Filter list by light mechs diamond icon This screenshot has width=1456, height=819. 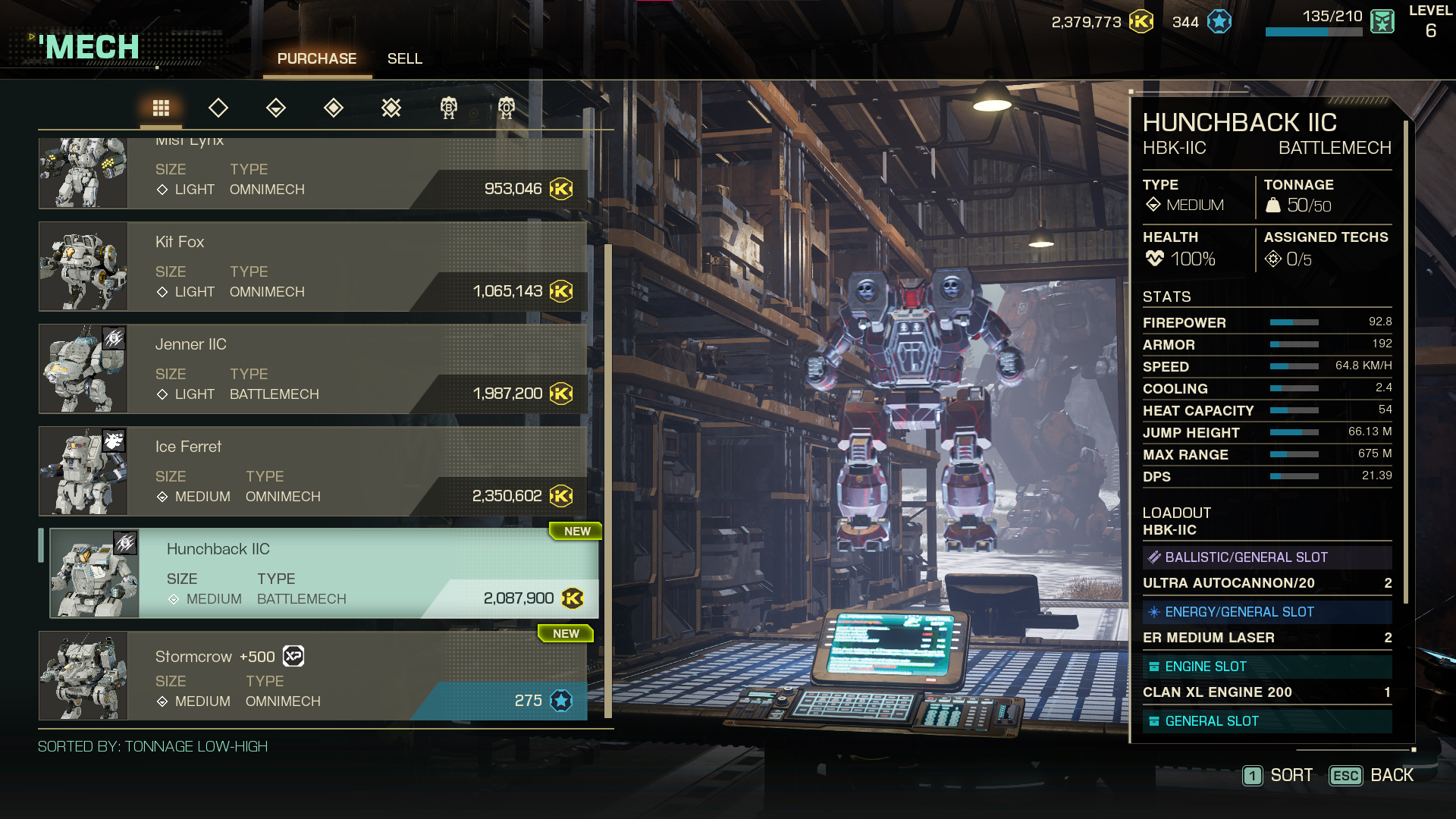[x=218, y=108]
